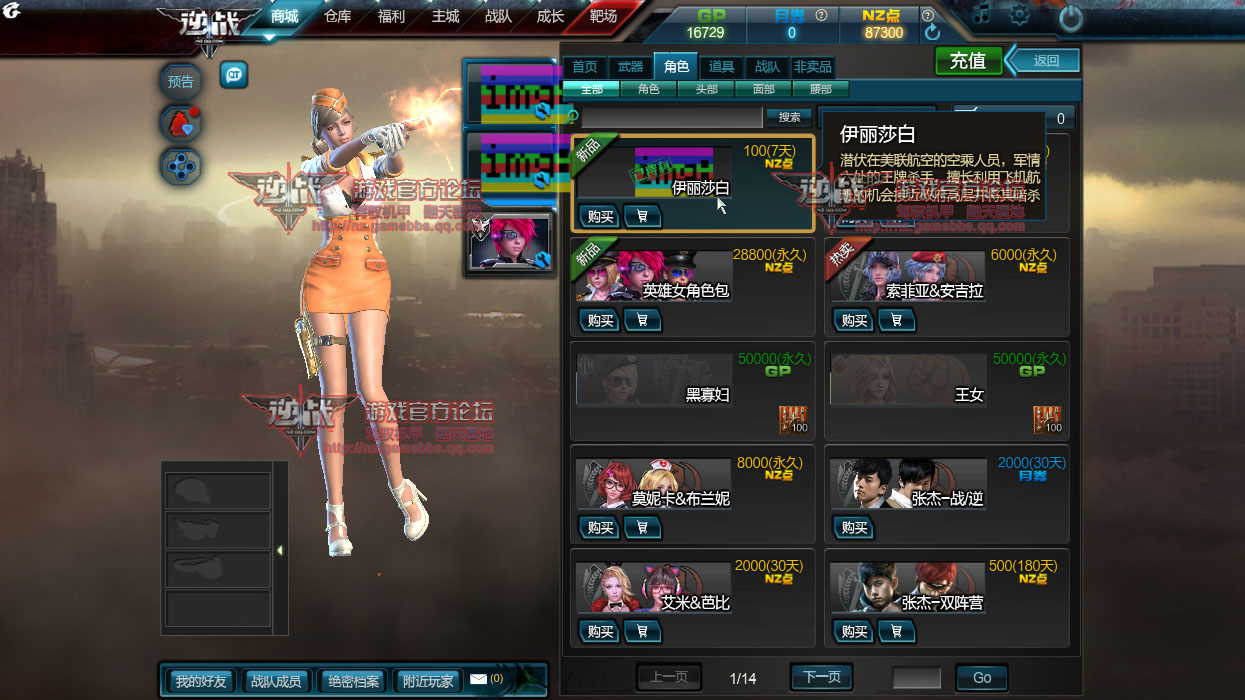
Task: Open the settings gear icon
Action: (x=1019, y=15)
